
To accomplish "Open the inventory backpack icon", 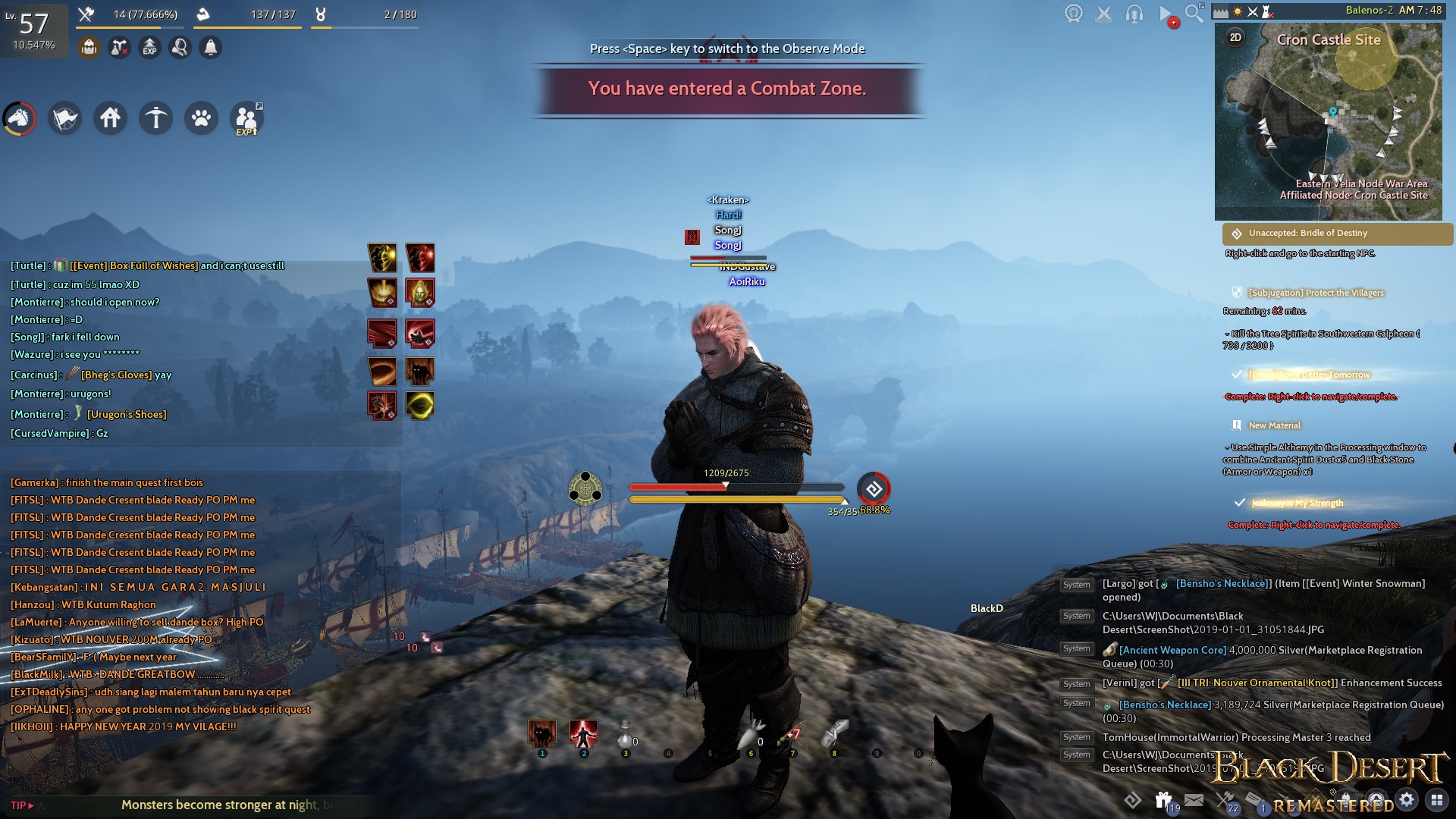I will click(89, 47).
